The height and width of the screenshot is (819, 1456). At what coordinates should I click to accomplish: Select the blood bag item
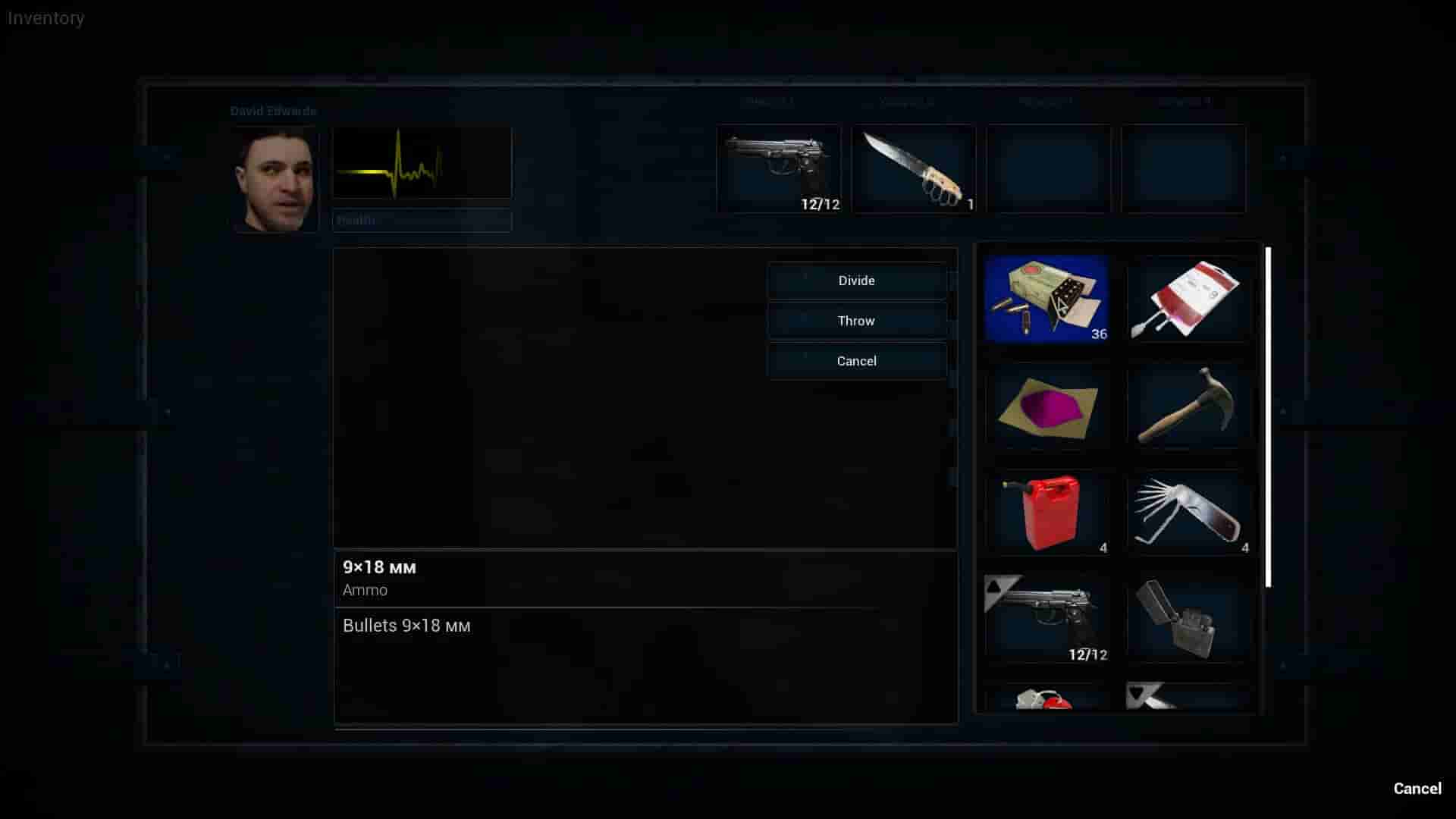pyautogui.click(x=1188, y=299)
